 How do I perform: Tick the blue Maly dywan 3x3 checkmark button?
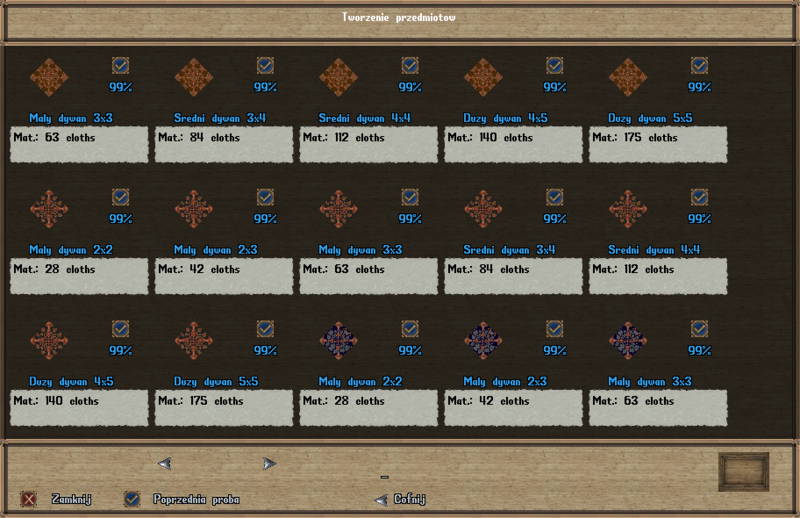699,329
